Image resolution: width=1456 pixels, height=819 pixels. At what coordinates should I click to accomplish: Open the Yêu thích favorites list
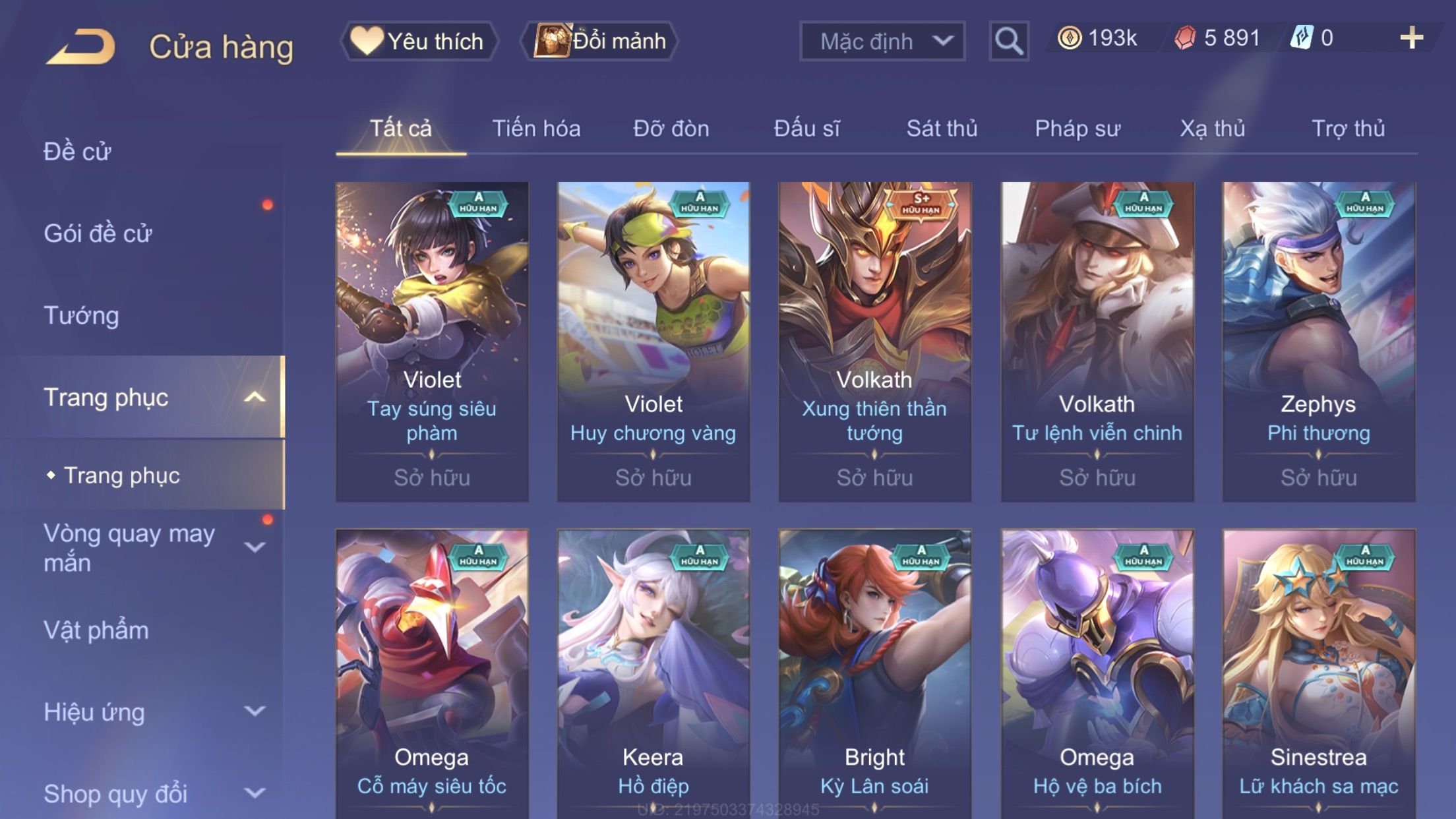(419, 41)
